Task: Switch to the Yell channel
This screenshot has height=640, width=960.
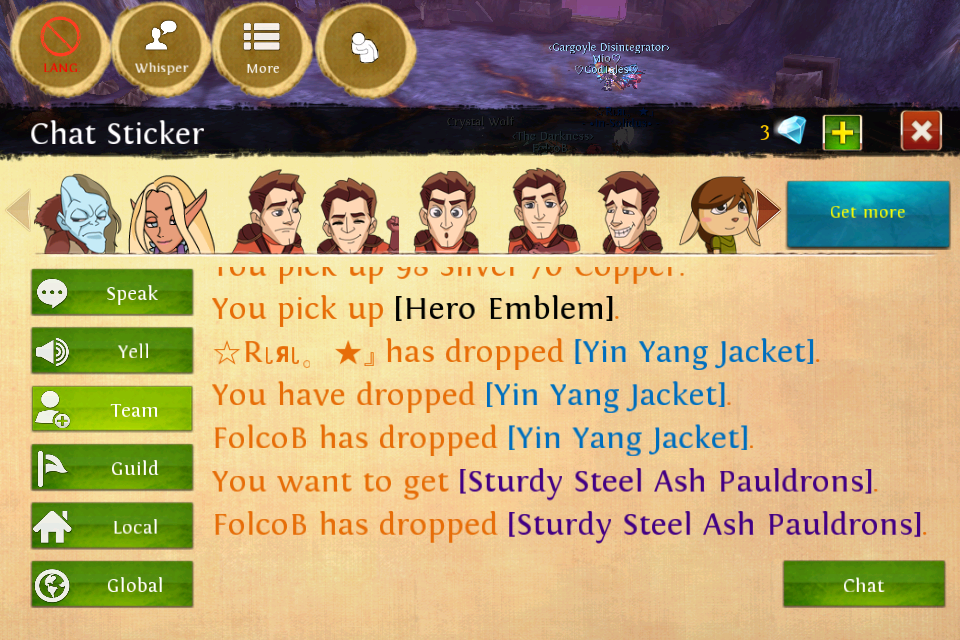Action: (112, 351)
